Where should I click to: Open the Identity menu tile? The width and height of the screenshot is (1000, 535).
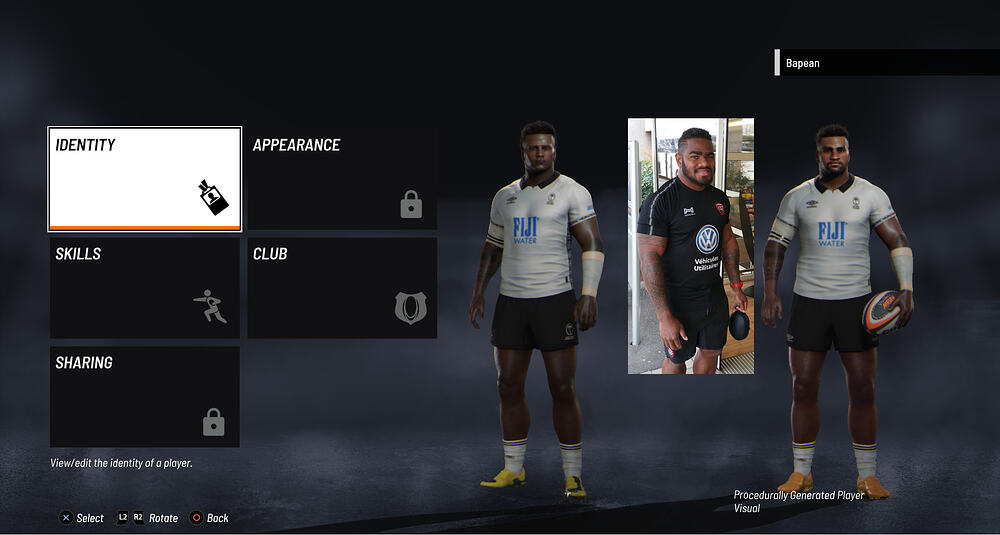(x=145, y=178)
